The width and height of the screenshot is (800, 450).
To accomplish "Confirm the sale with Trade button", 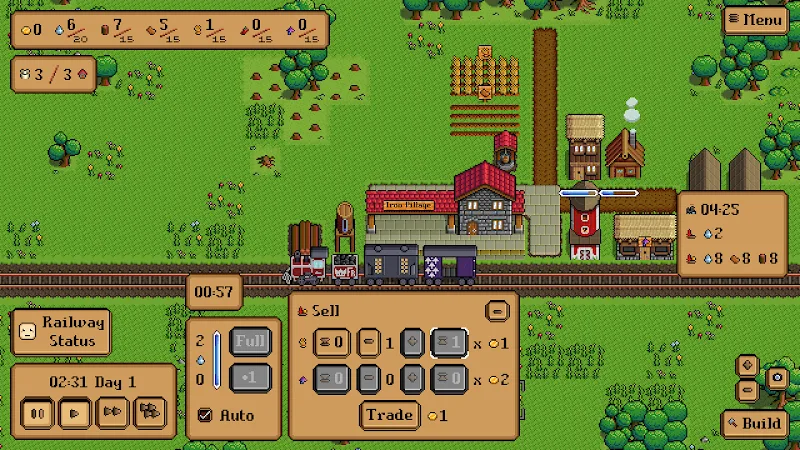I will pyautogui.click(x=389, y=415).
